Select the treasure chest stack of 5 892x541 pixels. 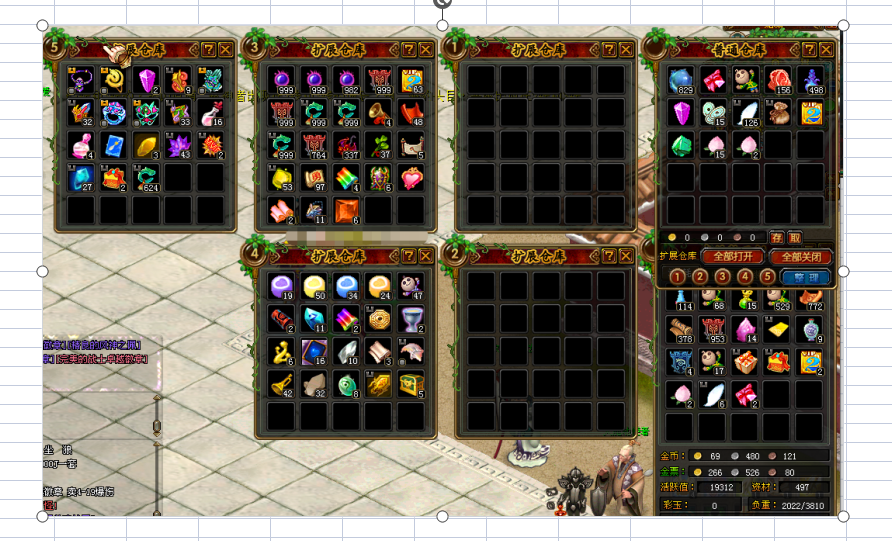[x=411, y=384]
